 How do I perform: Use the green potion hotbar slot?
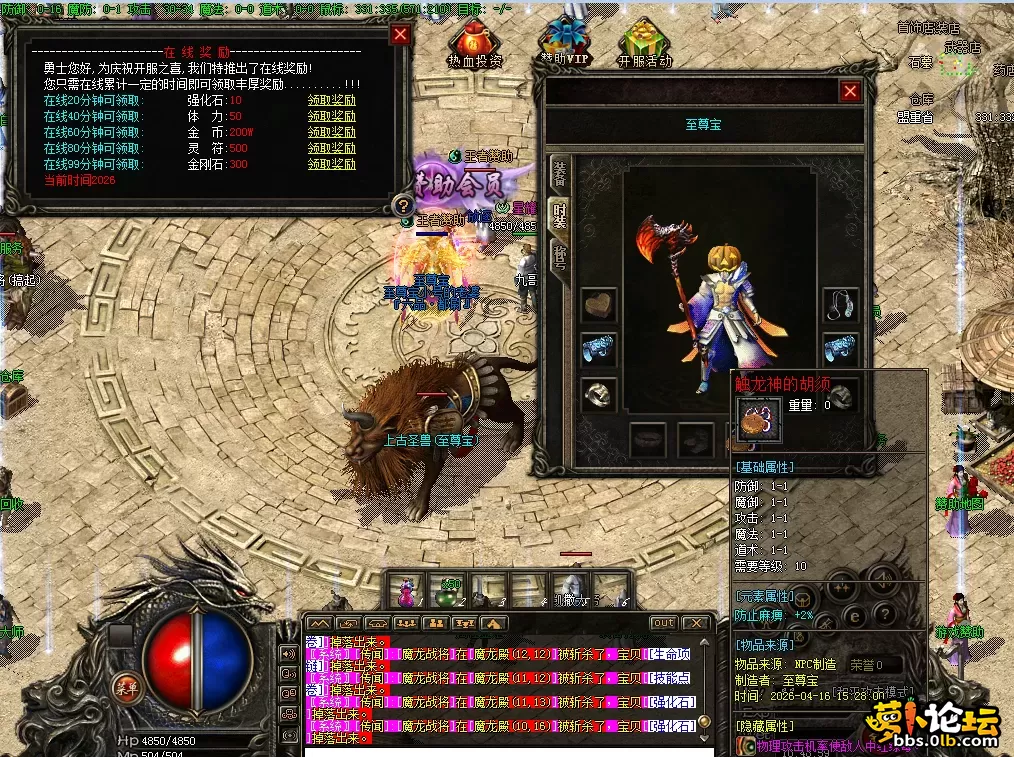(x=448, y=589)
